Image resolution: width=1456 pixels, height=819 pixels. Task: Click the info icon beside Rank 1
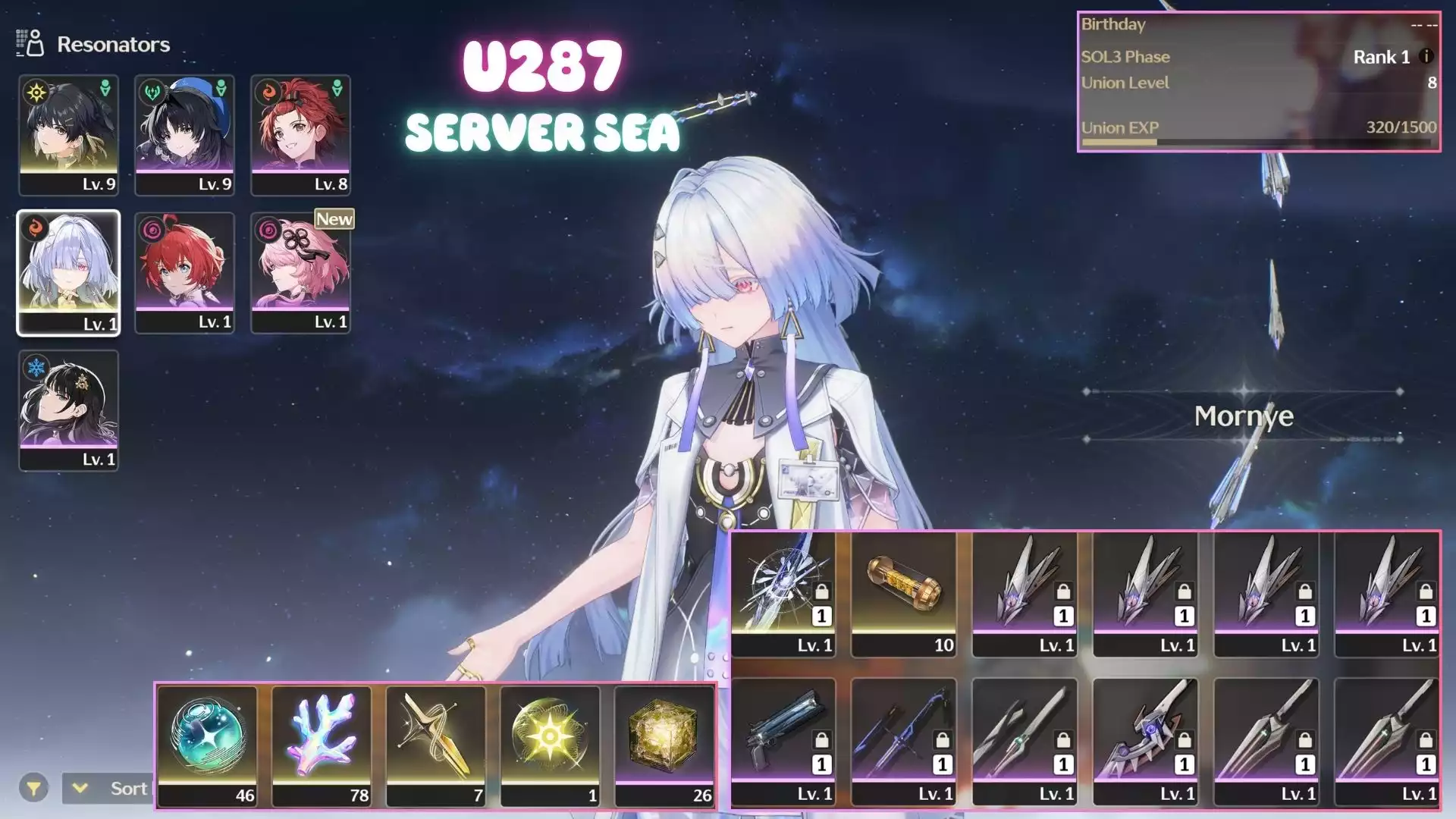[x=1426, y=57]
